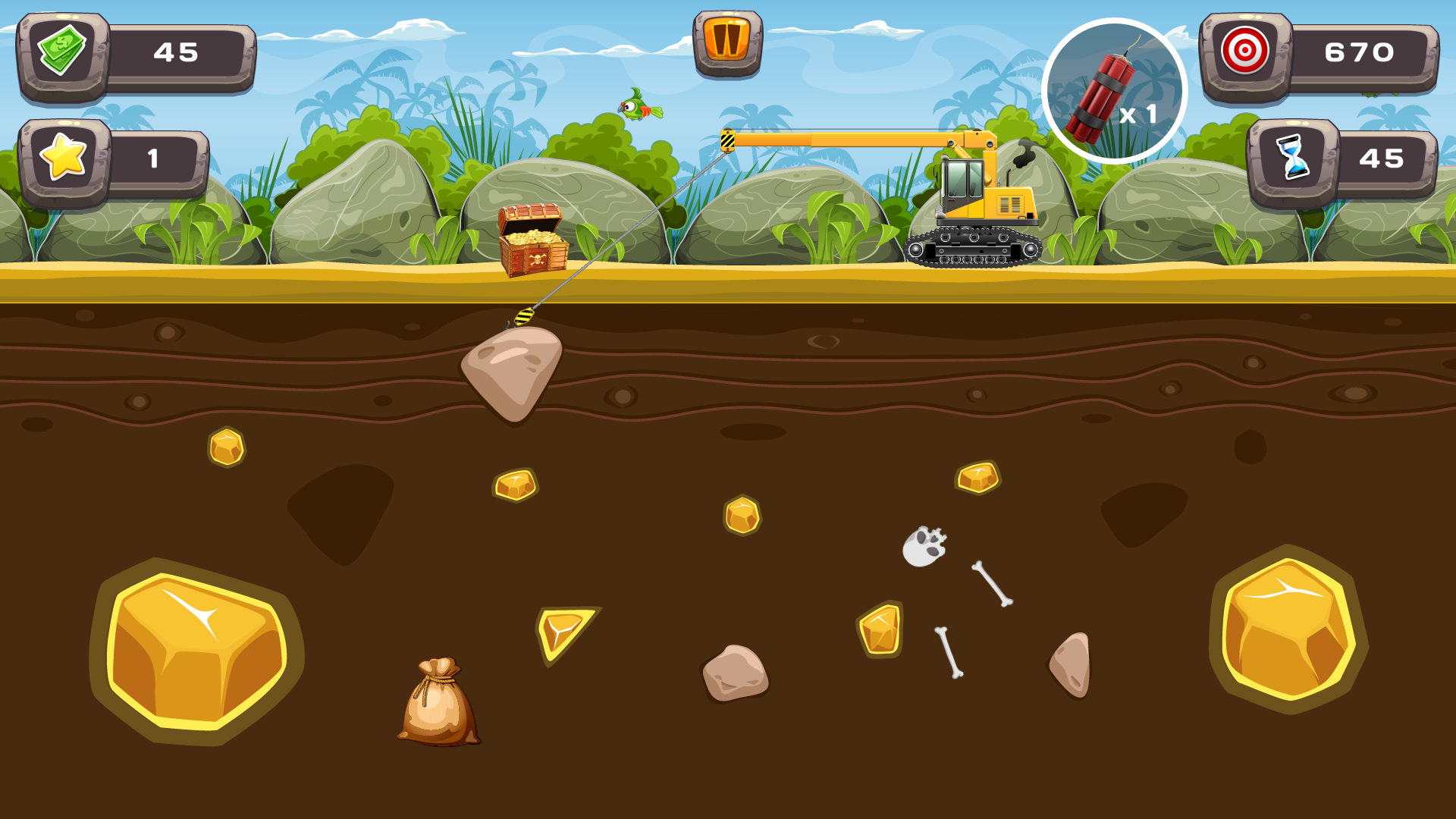
Task: Click the hook attached to the rock
Action: coord(525,316)
